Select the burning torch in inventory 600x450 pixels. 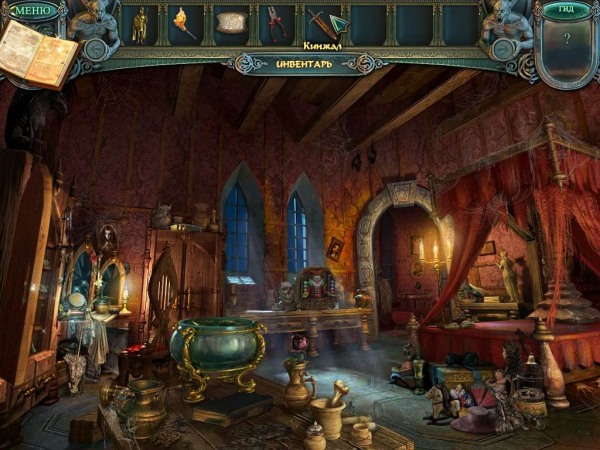[x=185, y=22]
